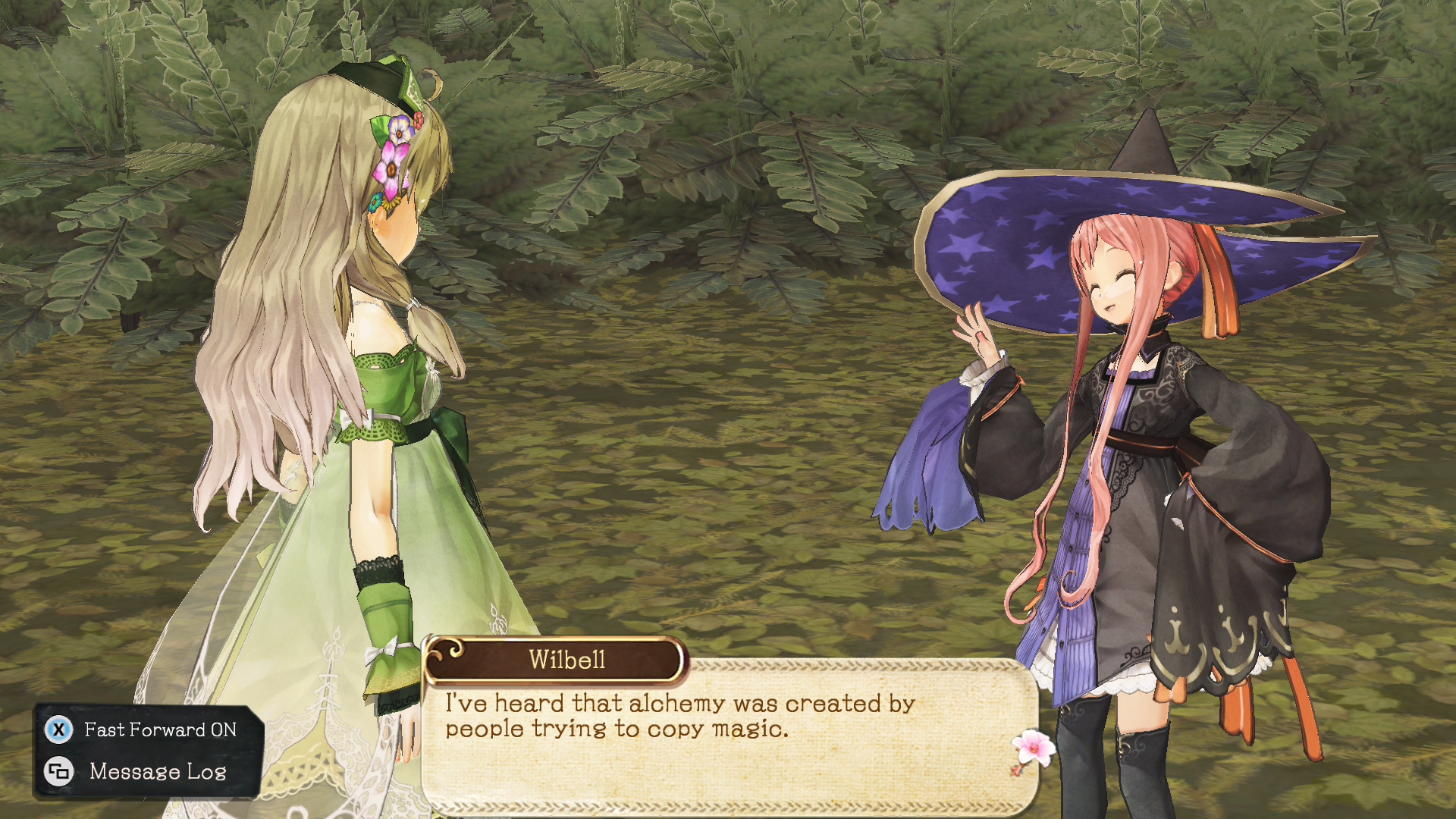Click the Fast Forward ON label

pyautogui.click(x=159, y=730)
